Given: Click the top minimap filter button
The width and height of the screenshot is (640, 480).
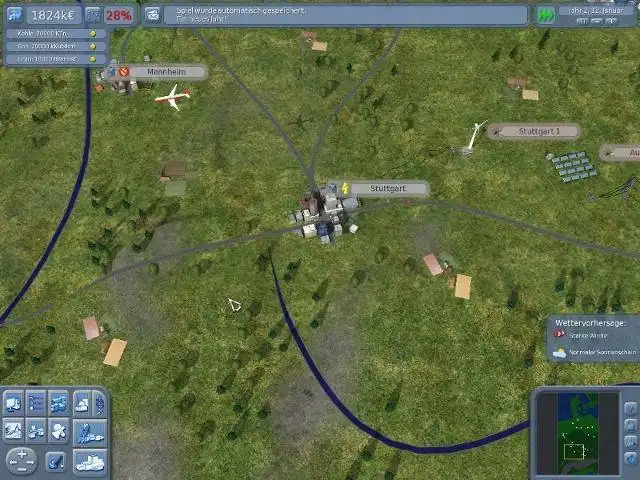Looking at the screenshot, I should (x=629, y=409).
